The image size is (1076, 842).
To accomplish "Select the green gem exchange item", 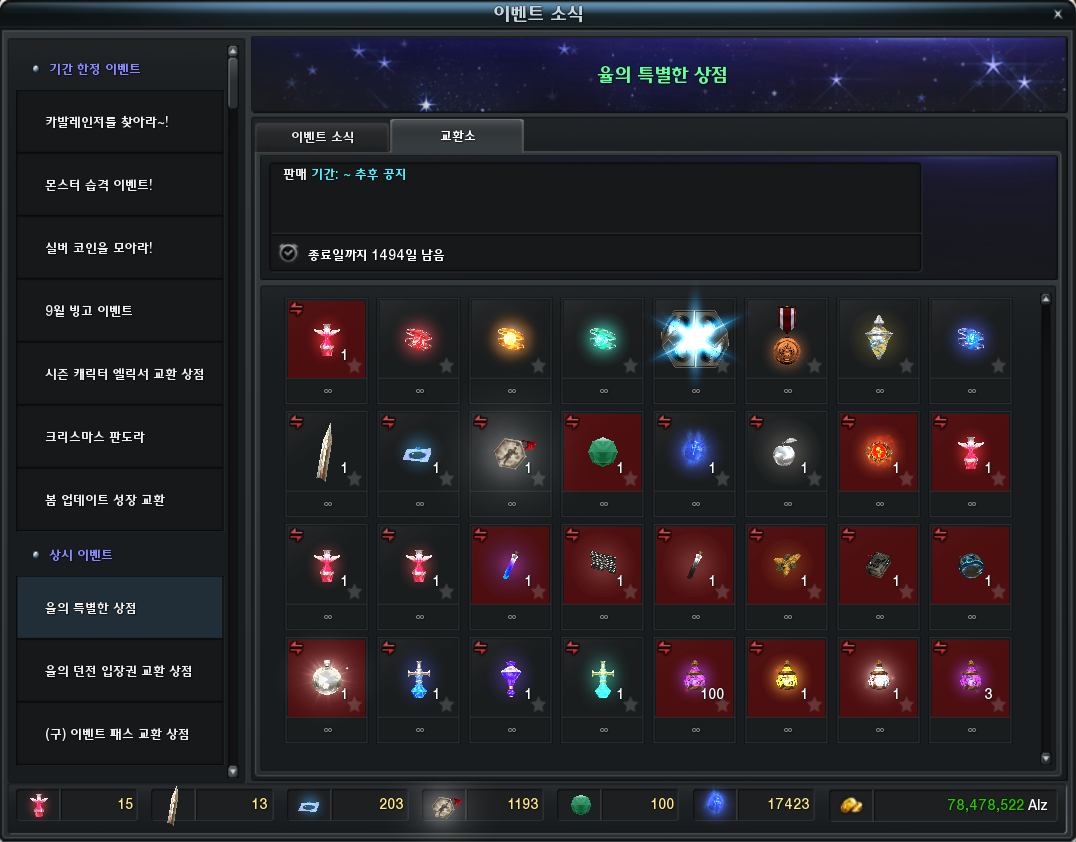I will (602, 452).
